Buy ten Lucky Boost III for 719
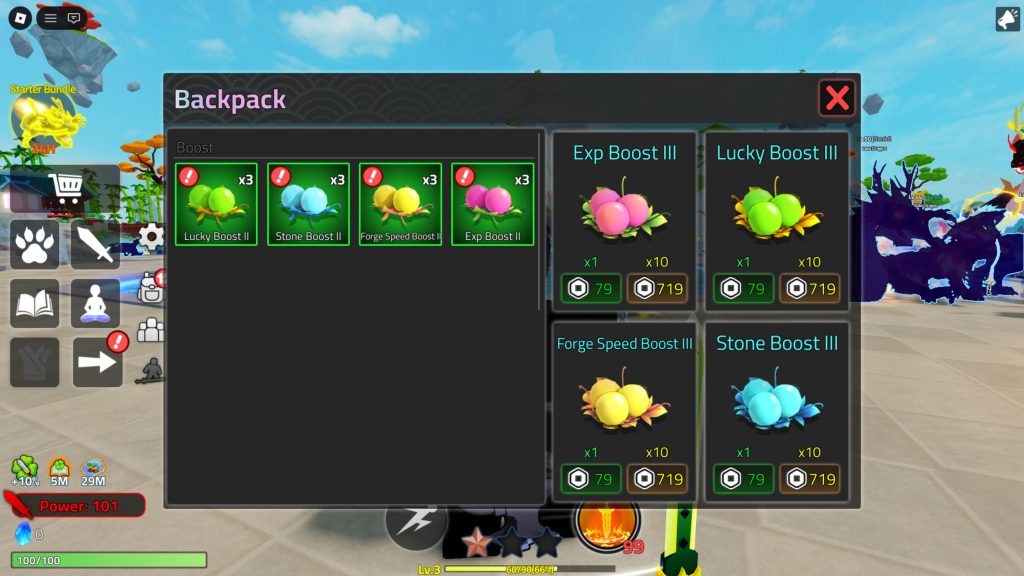 coord(810,289)
